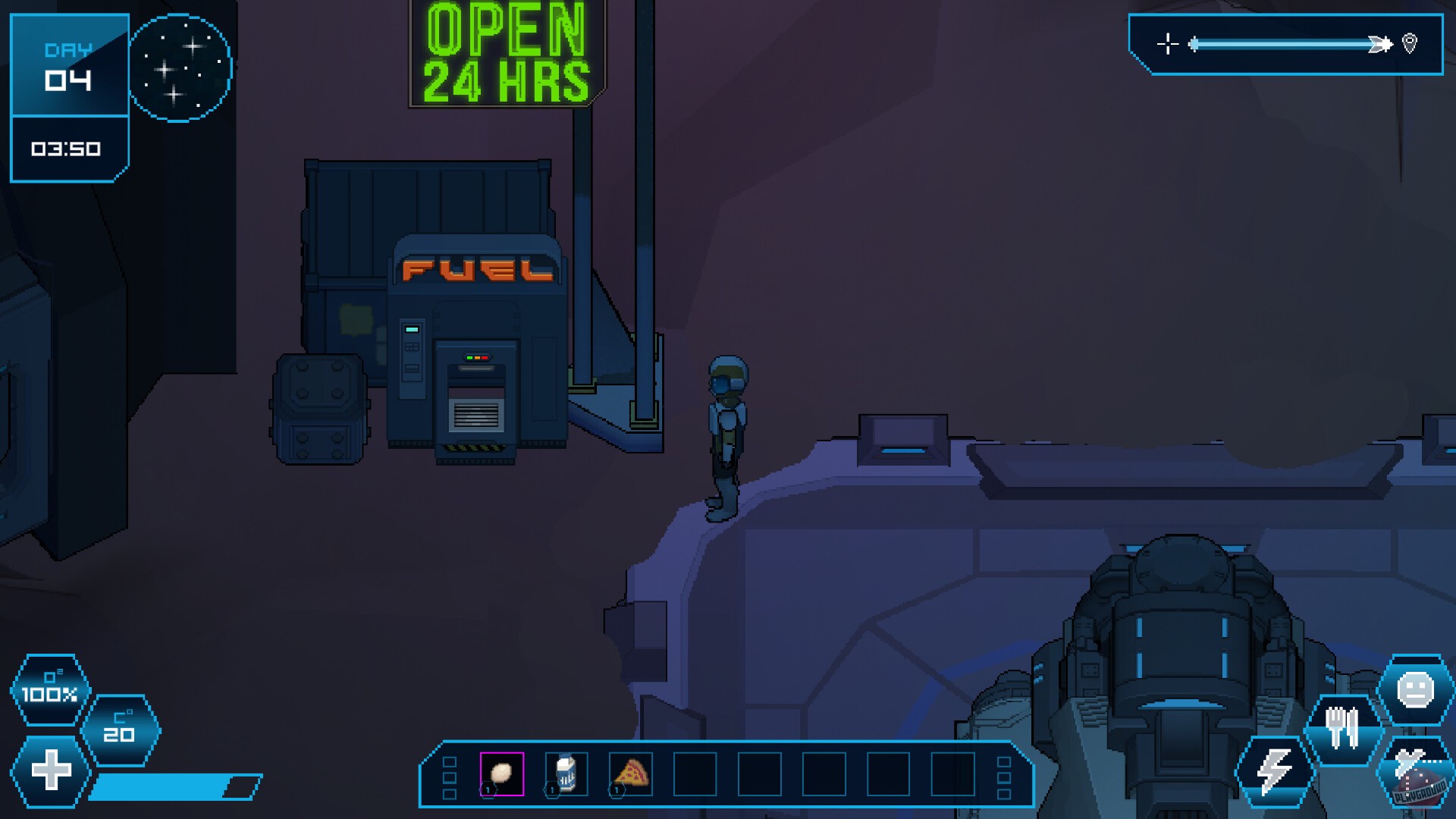
Task: Click the 03:50 time display
Action: coord(67,149)
